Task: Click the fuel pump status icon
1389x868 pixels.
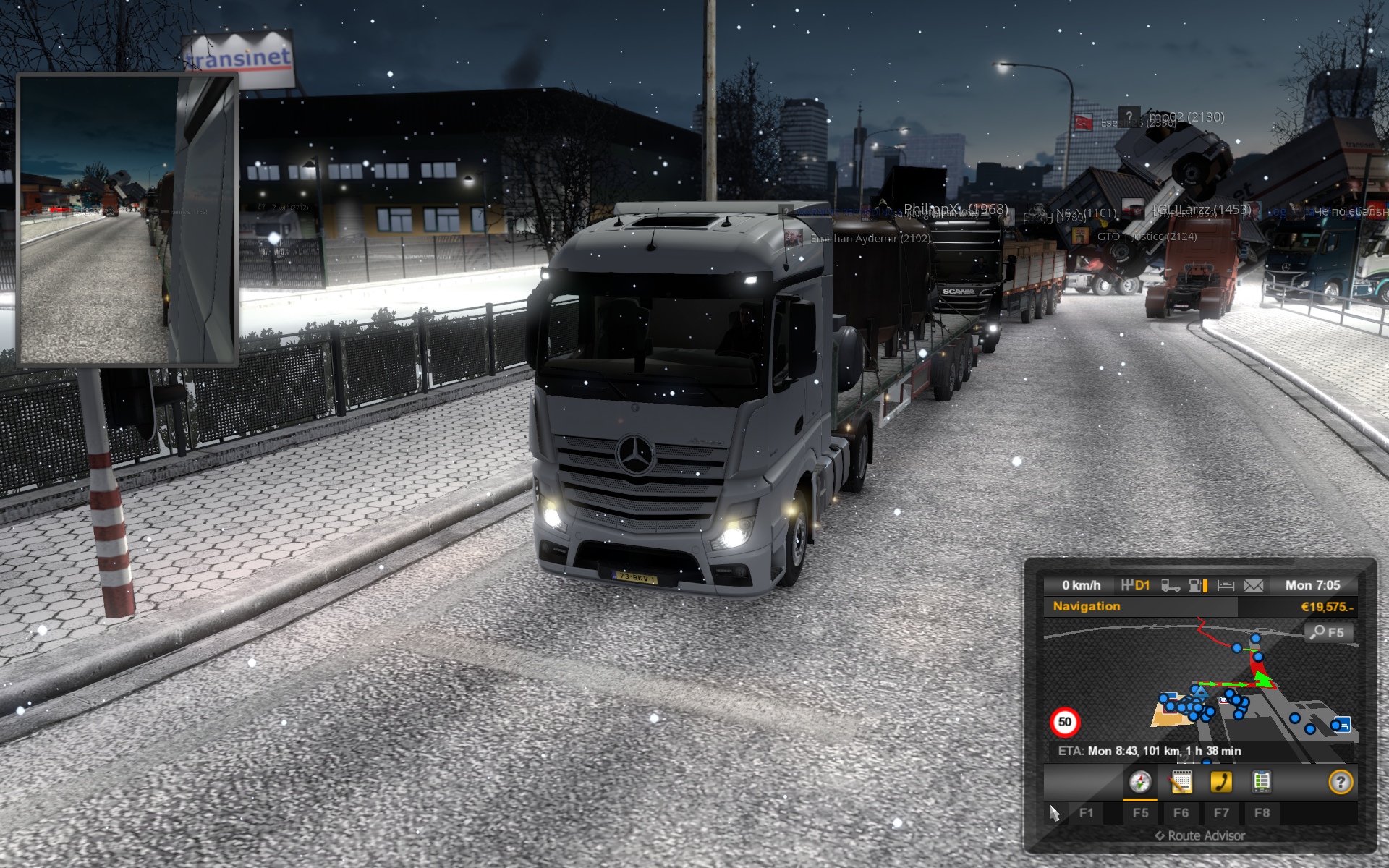Action: pyautogui.click(x=1198, y=585)
